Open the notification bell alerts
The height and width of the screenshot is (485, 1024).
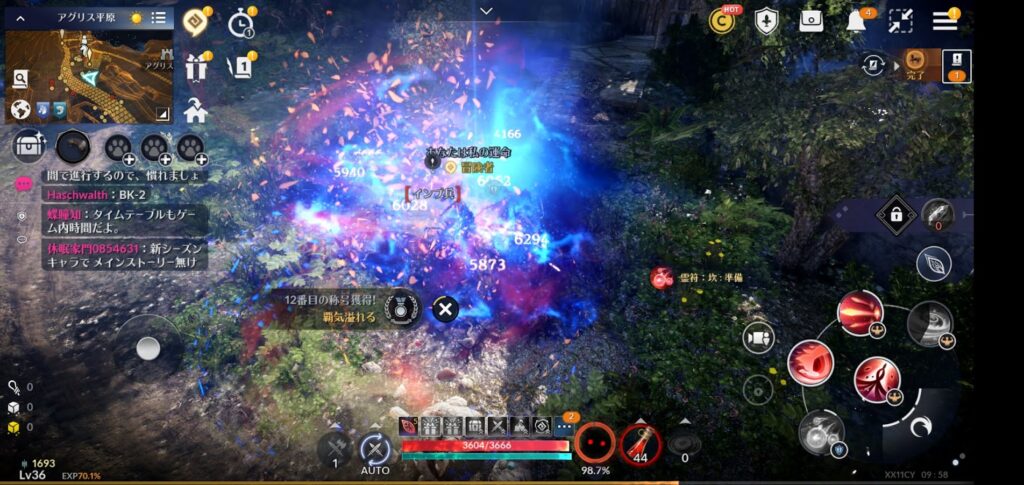pyautogui.click(x=856, y=21)
